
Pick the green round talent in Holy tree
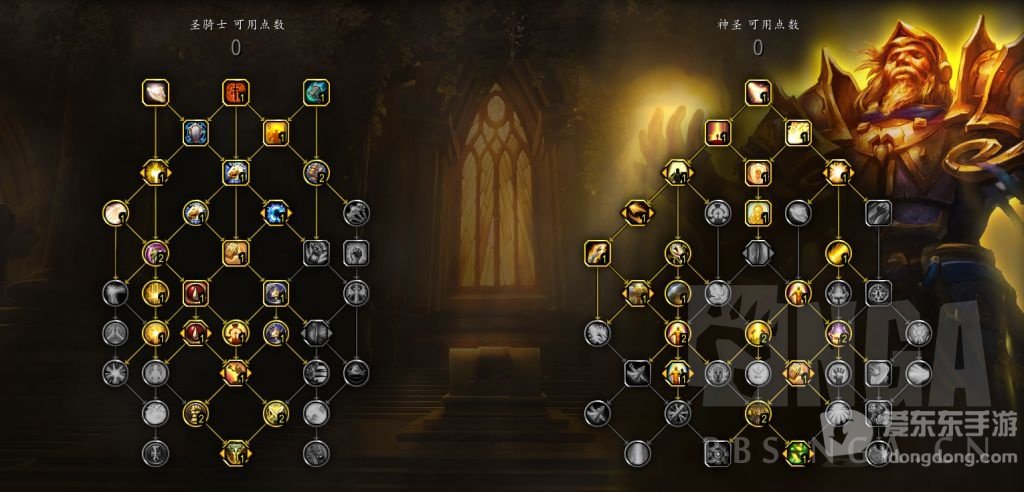(798, 452)
